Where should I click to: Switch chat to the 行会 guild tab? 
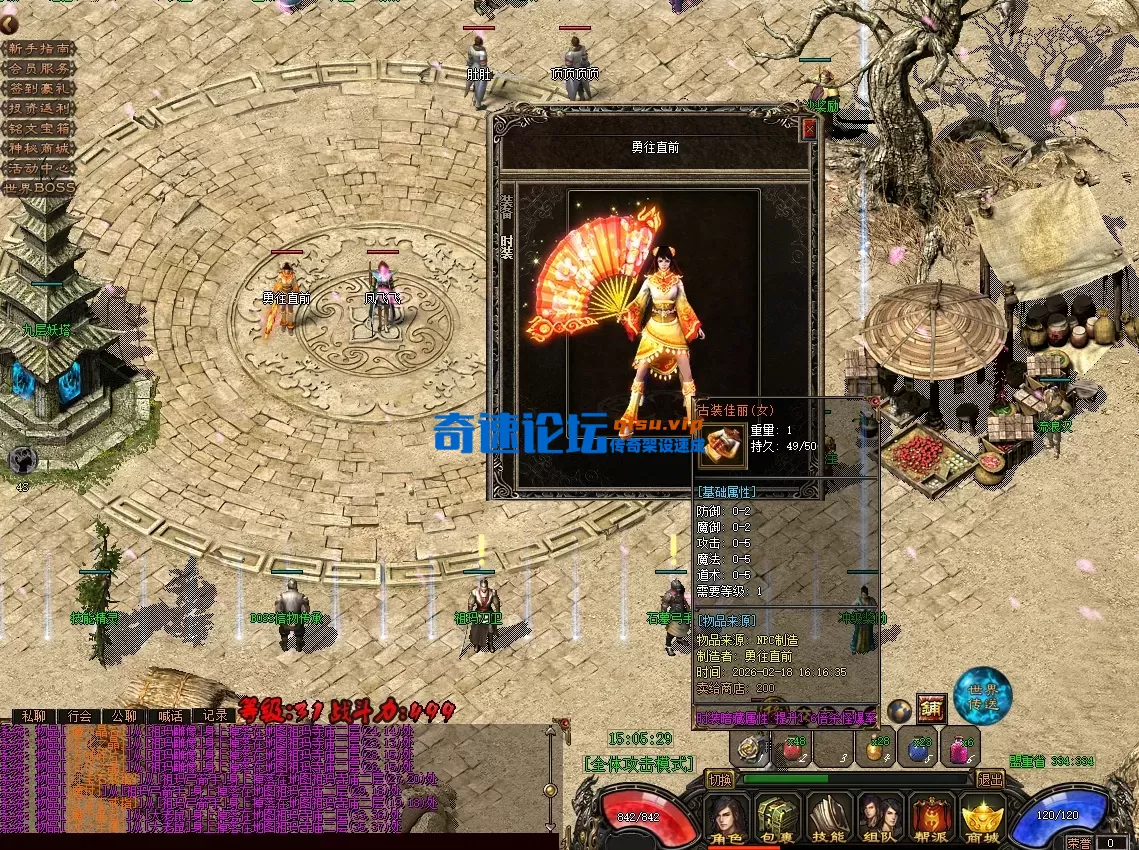80,716
